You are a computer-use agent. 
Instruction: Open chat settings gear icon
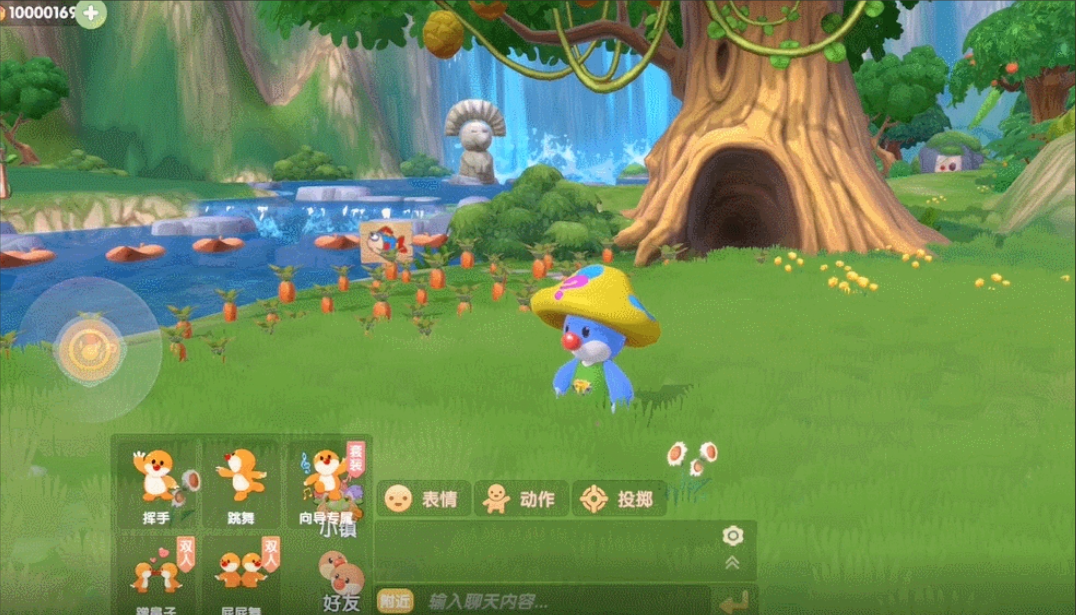732,536
